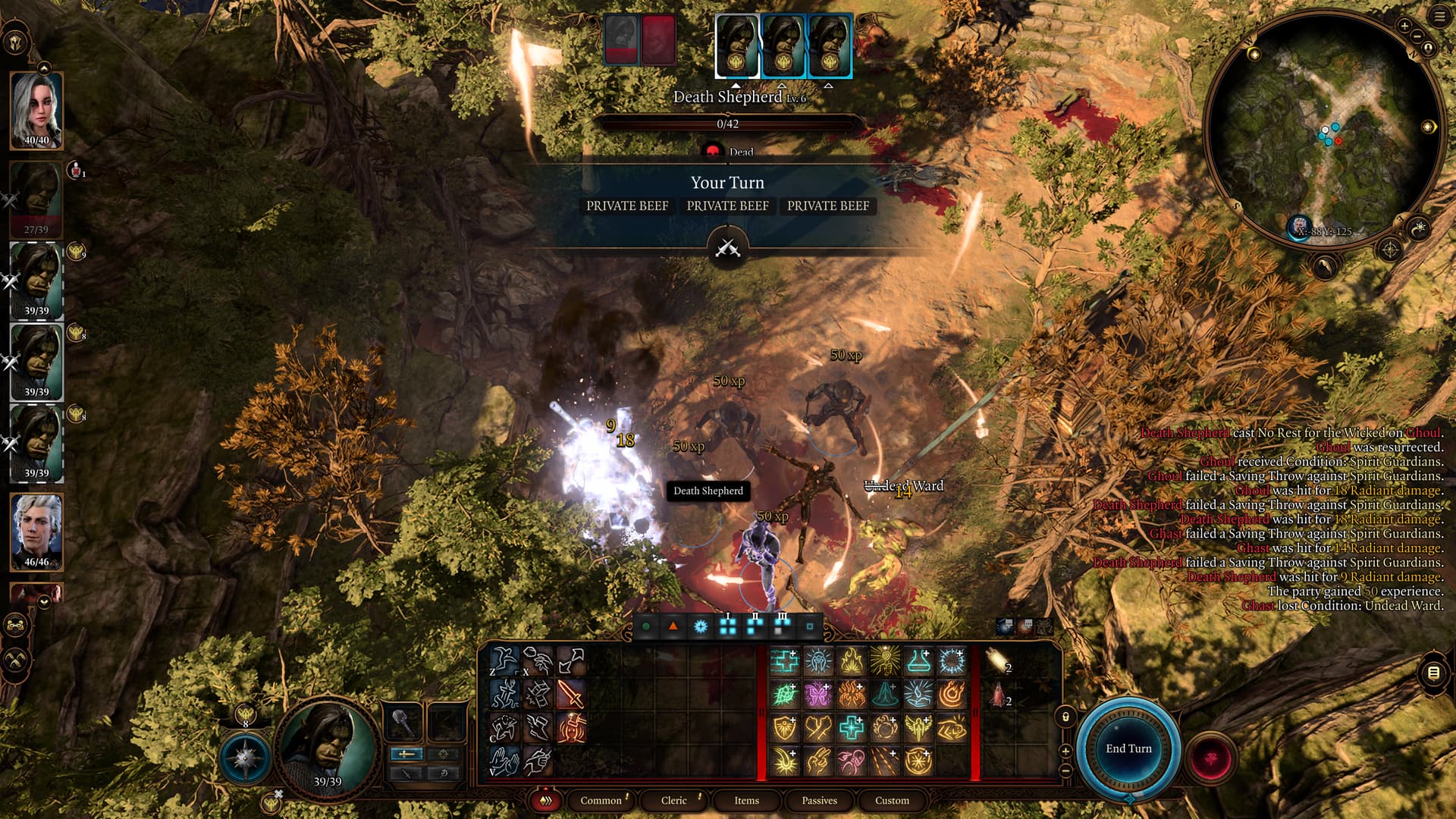
Task: Open the game menu with three lines
Action: [x=1439, y=17]
